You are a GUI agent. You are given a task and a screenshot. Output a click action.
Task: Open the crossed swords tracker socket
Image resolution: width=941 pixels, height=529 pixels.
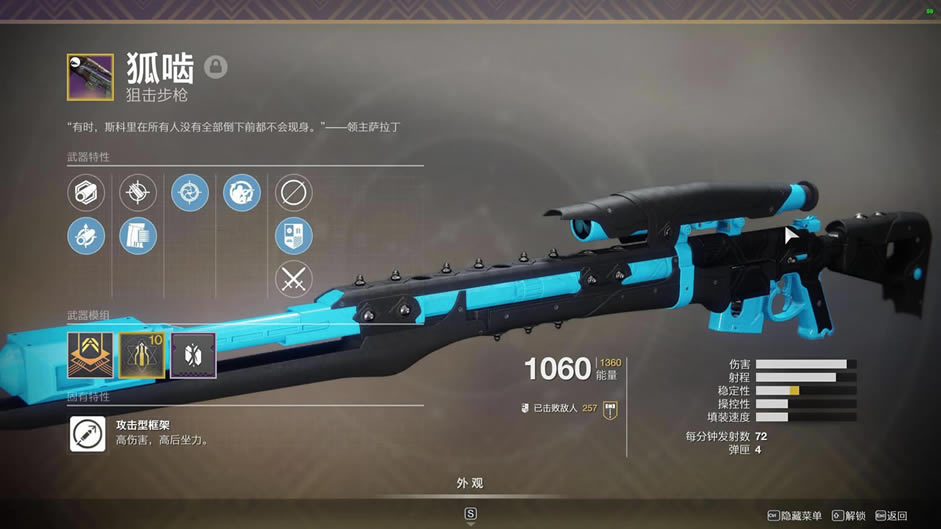tap(293, 279)
